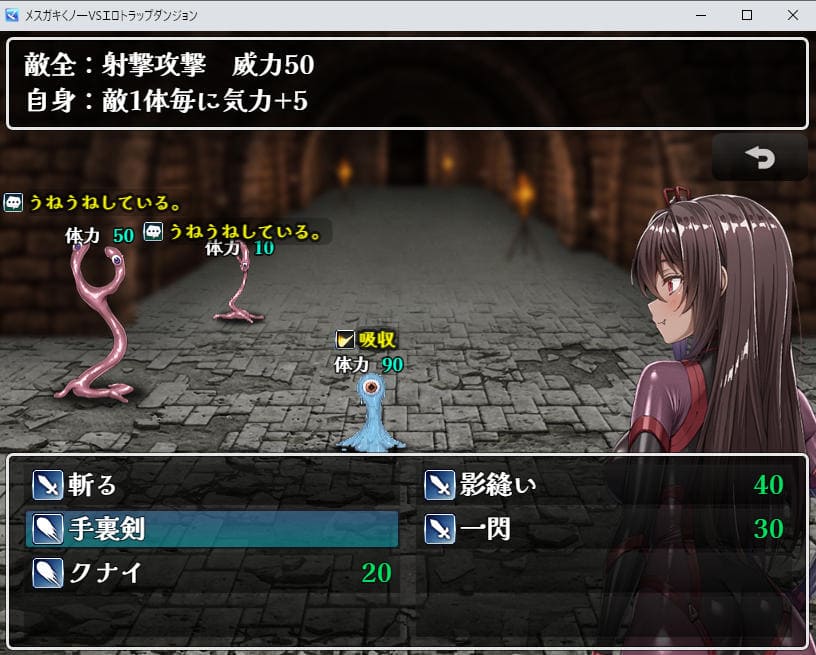Click the back arrow button
816x655 pixels.
759,158
